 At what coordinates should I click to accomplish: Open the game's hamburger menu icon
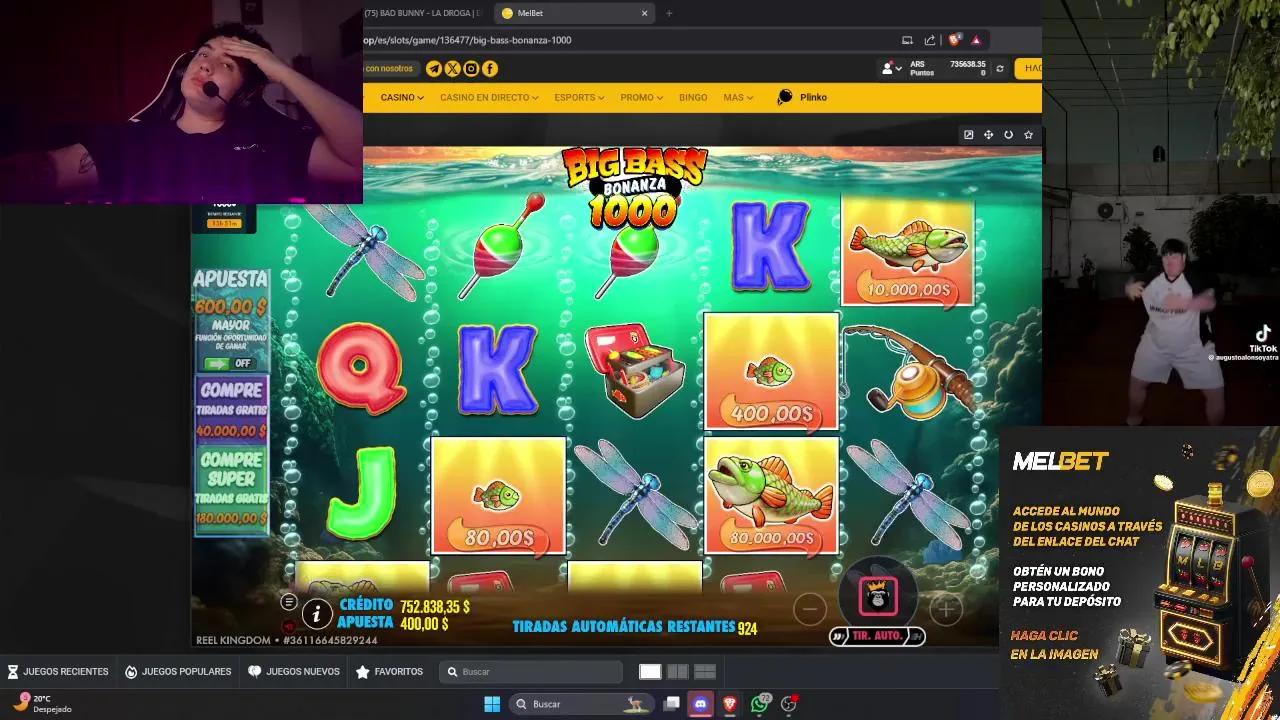coord(289,602)
